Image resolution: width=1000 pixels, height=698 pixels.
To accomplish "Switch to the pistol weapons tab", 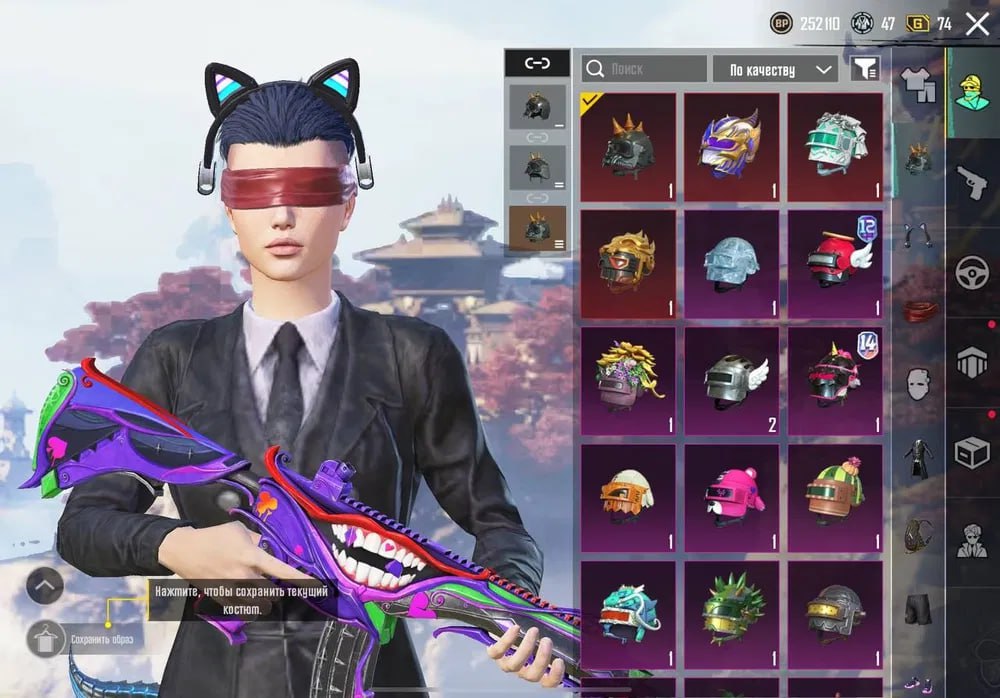I will click(972, 181).
